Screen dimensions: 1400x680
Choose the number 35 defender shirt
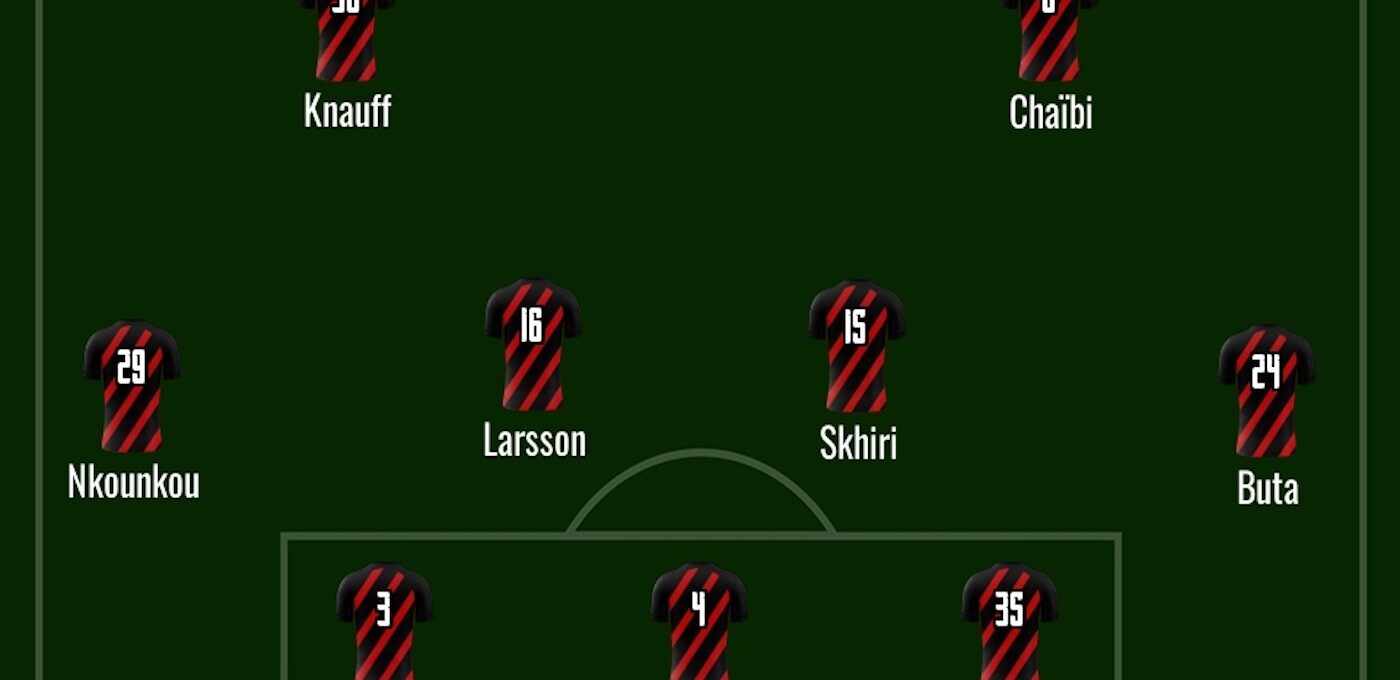point(1010,622)
